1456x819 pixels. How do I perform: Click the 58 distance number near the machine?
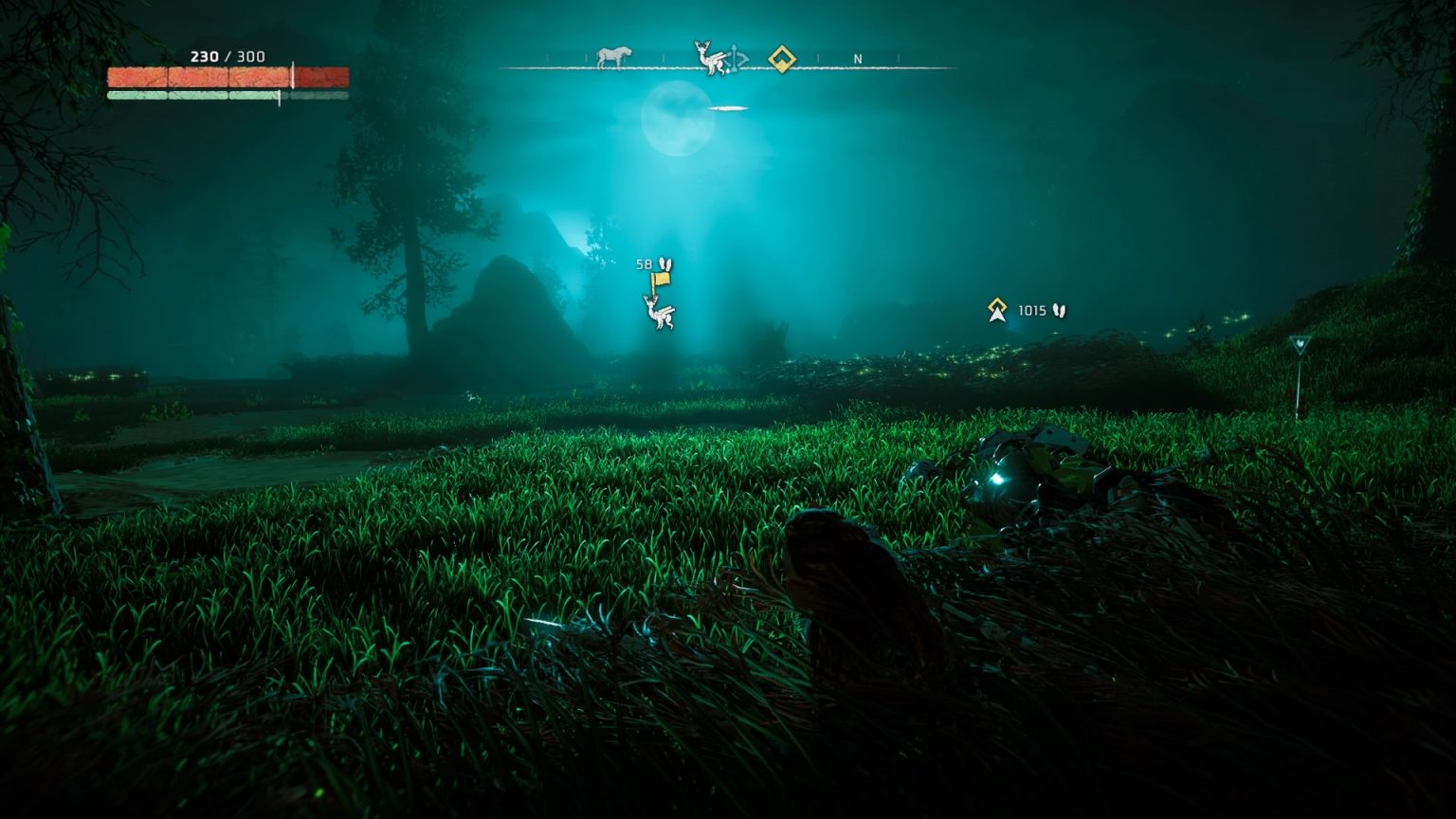coord(645,263)
